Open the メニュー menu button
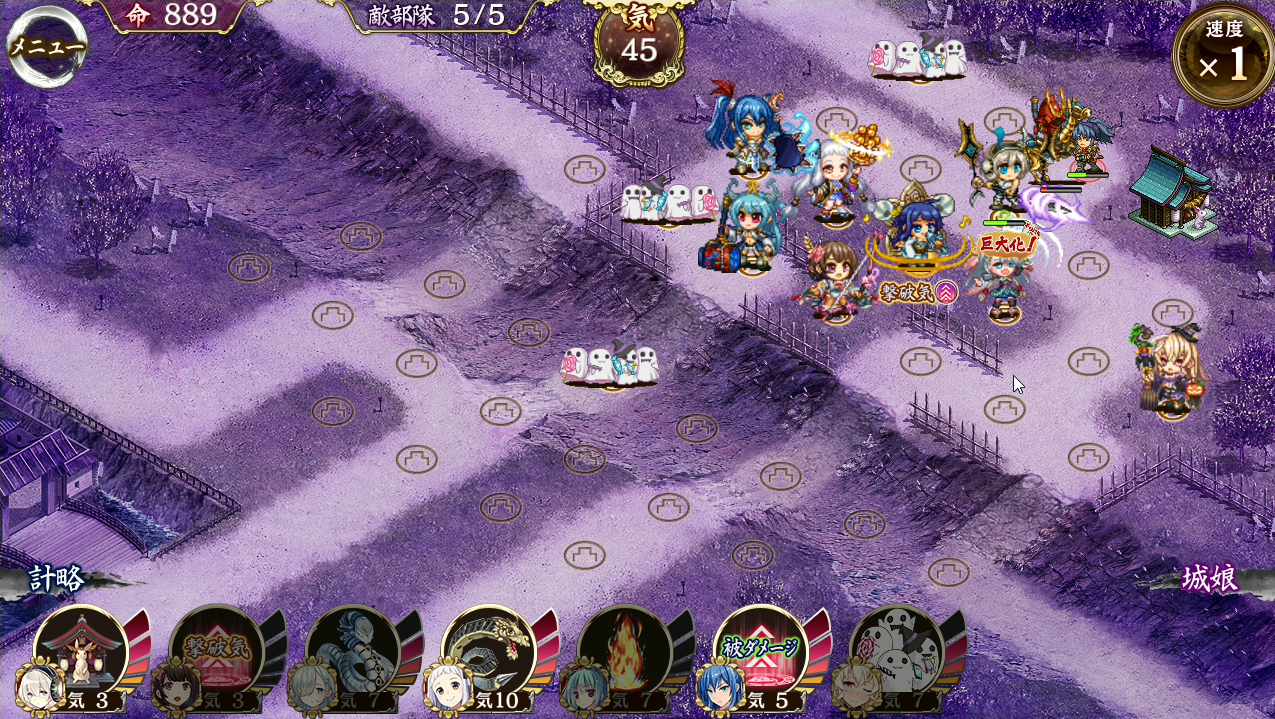1275x719 pixels. (47, 46)
